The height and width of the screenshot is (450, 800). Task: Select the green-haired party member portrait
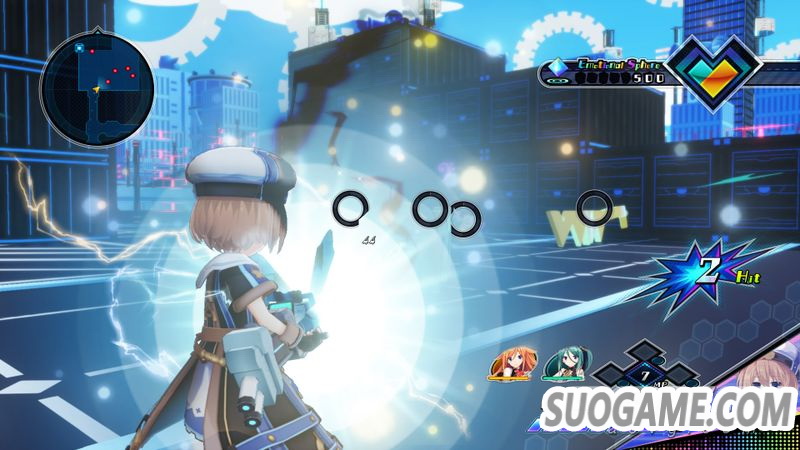561,366
